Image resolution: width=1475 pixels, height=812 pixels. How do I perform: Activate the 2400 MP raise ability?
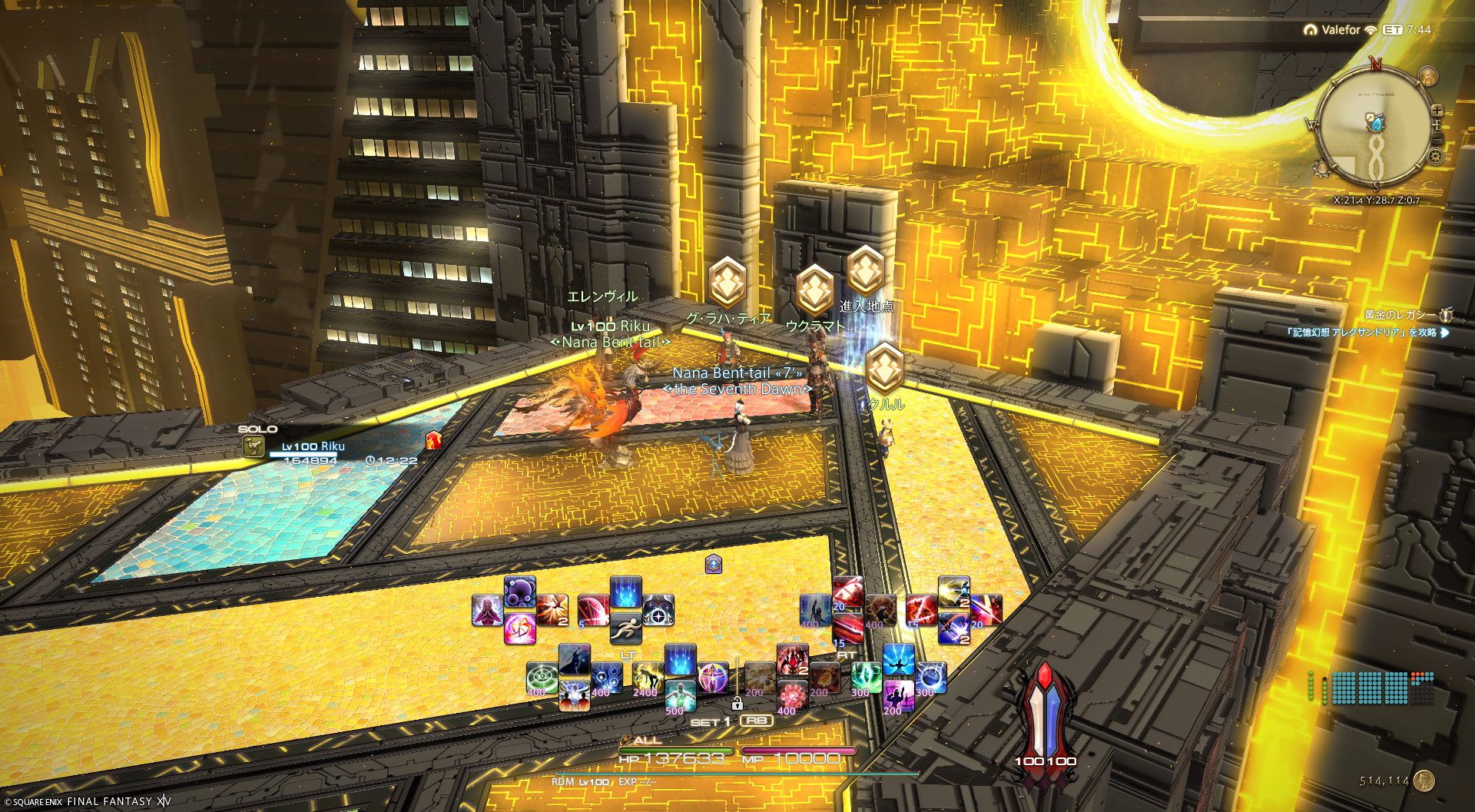coord(648,678)
